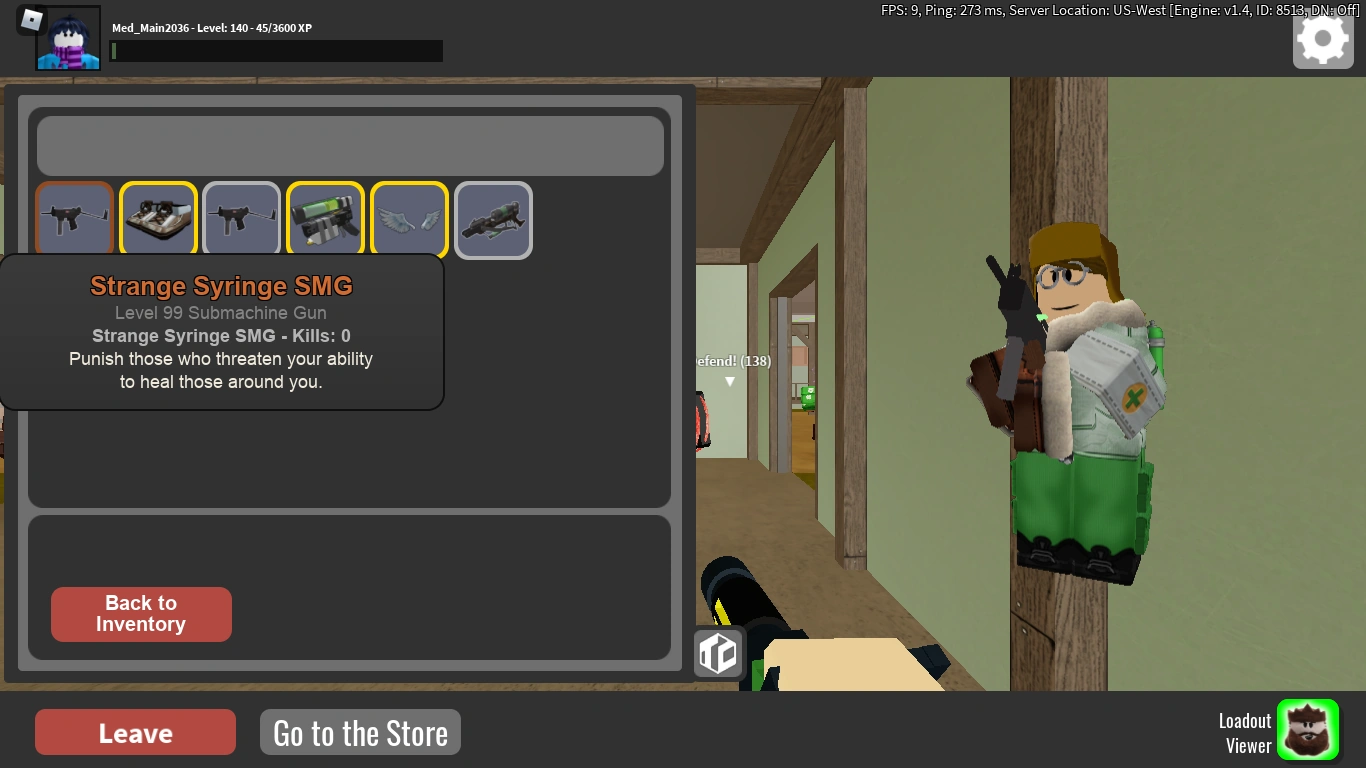Click the cube emote icon above the weapon viewmodel

pyautogui.click(x=718, y=653)
